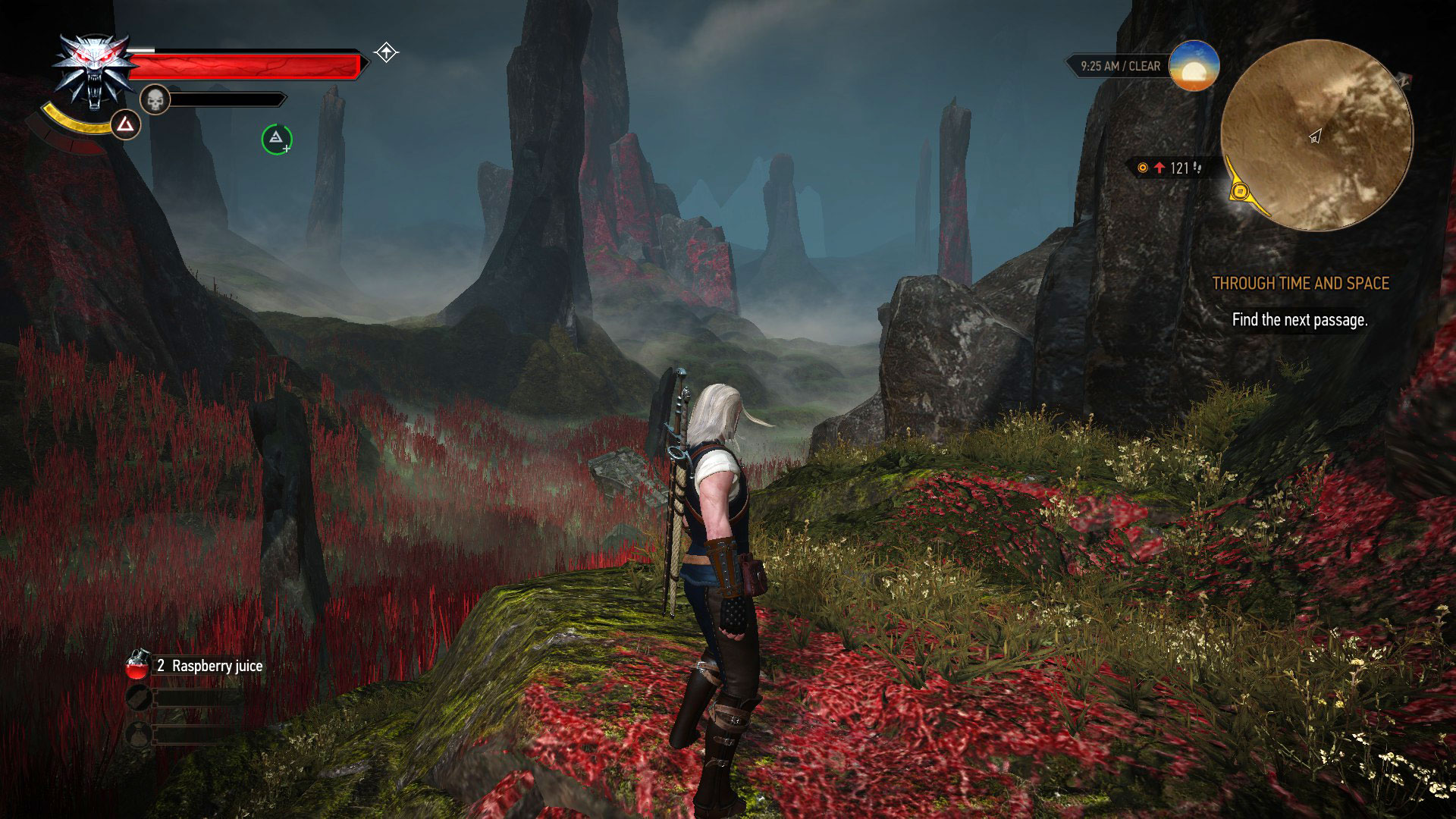The height and width of the screenshot is (819, 1456).
Task: Click the yellow objective marker on minimap edge
Action: (1241, 191)
